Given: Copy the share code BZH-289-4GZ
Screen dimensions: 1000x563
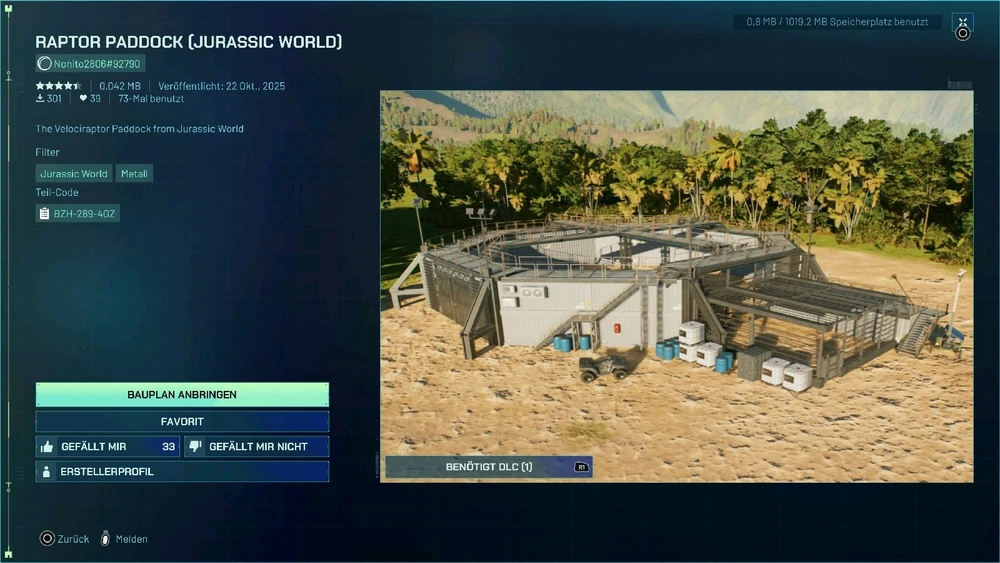Looking at the screenshot, I should 78,213.
